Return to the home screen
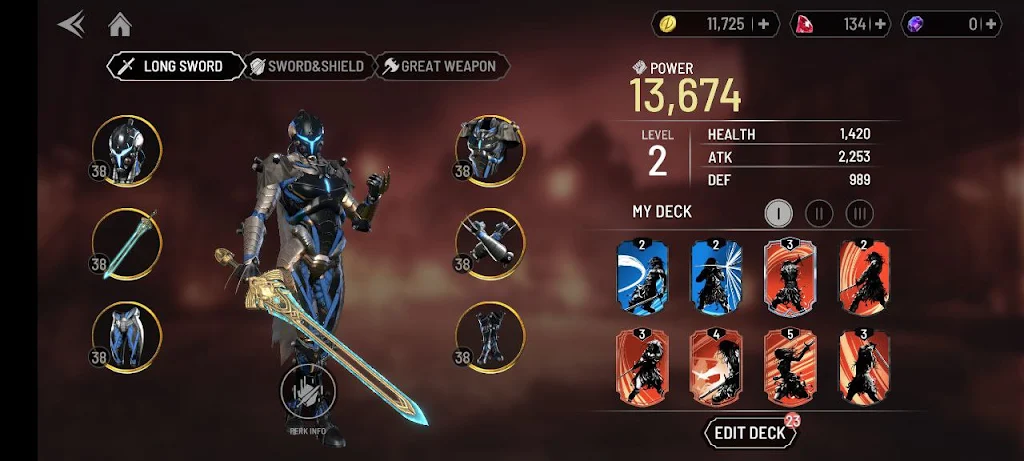1024x461 pixels. coord(120,24)
